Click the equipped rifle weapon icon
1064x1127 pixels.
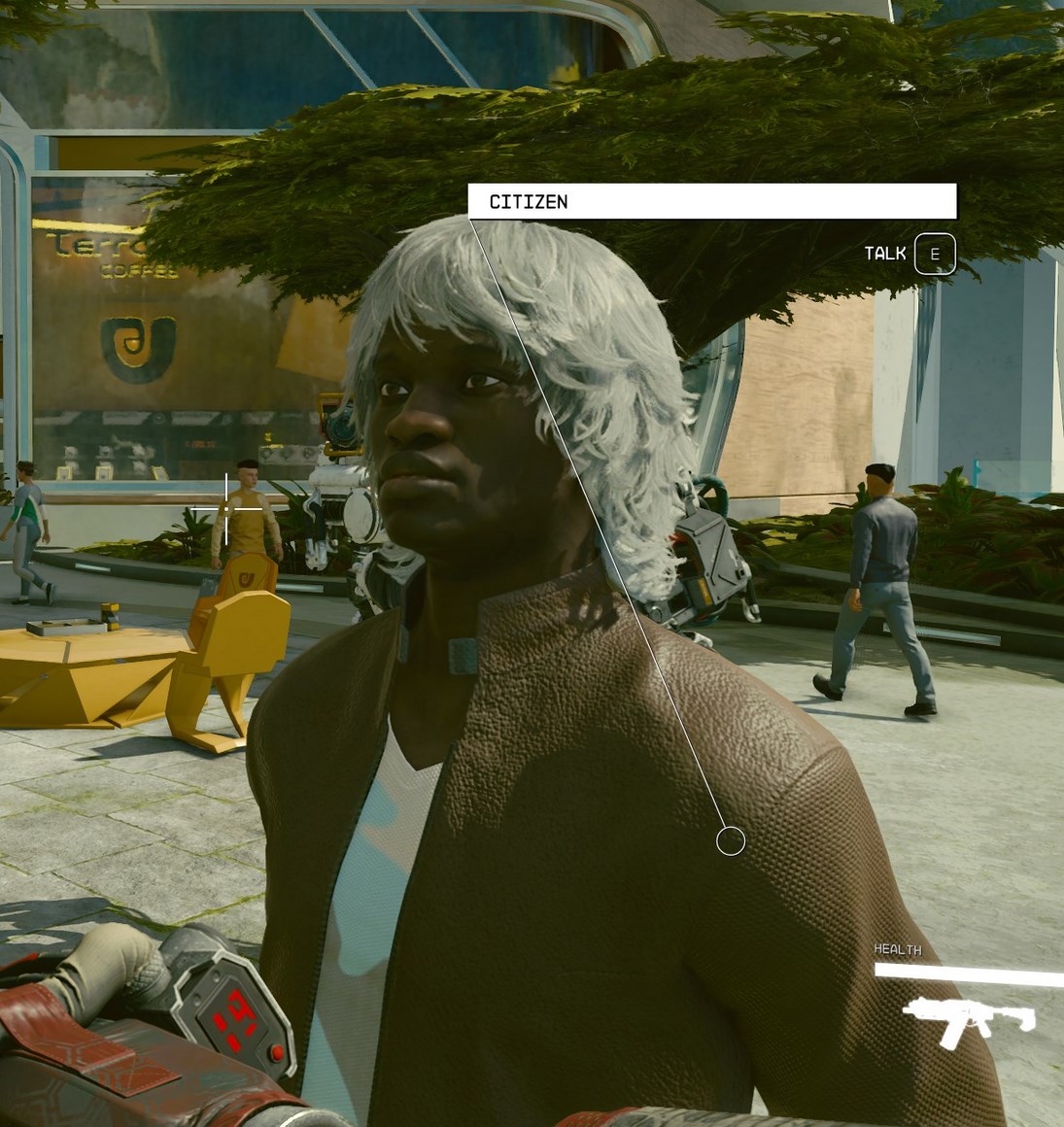pos(968,1022)
